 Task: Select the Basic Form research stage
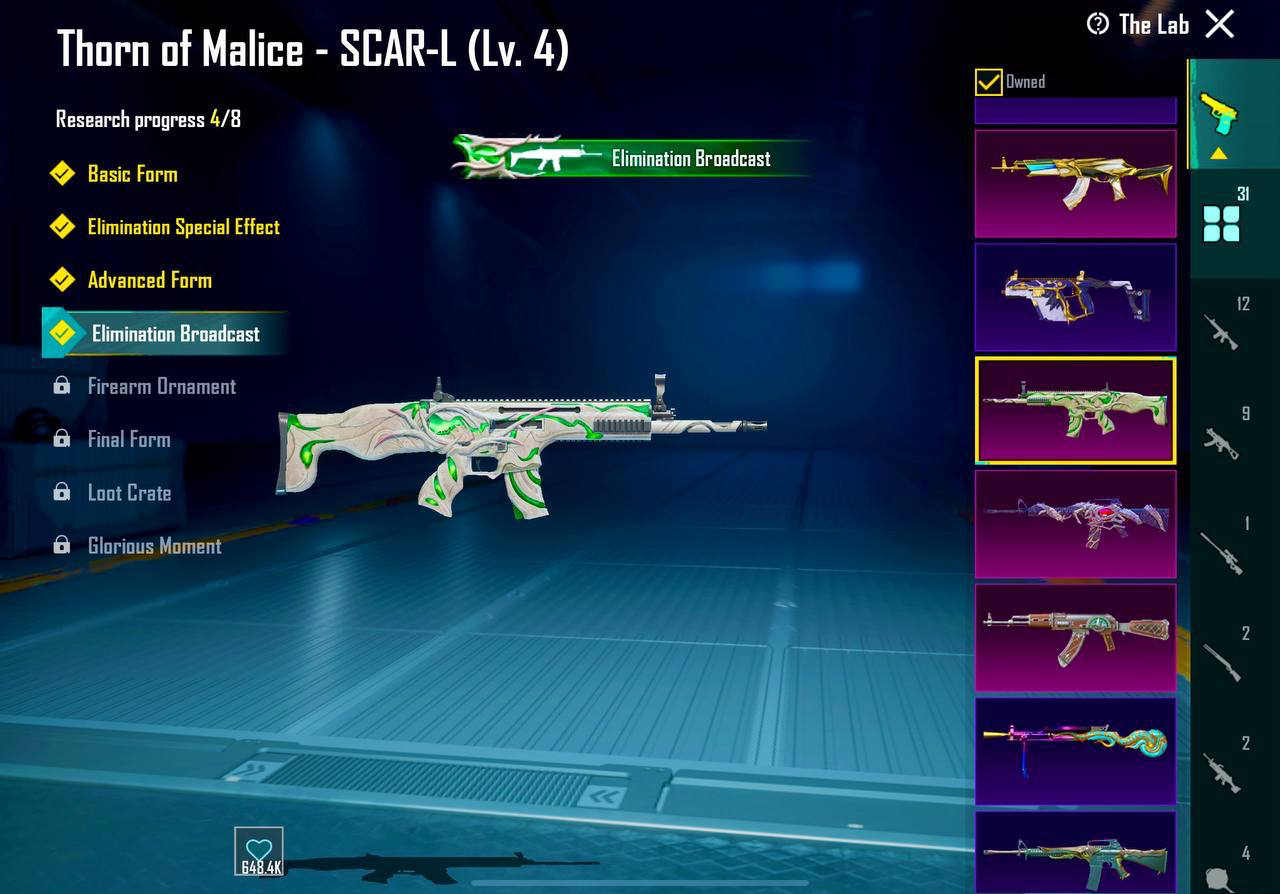[131, 174]
